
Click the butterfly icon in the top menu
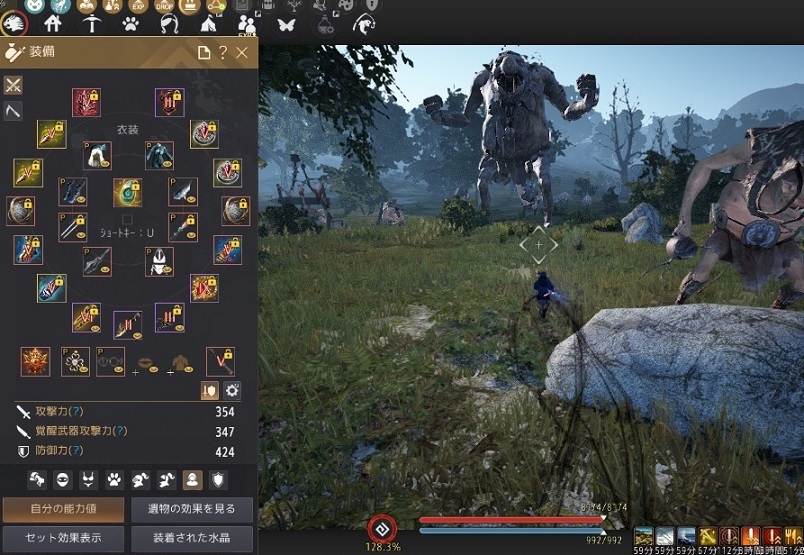286,23
